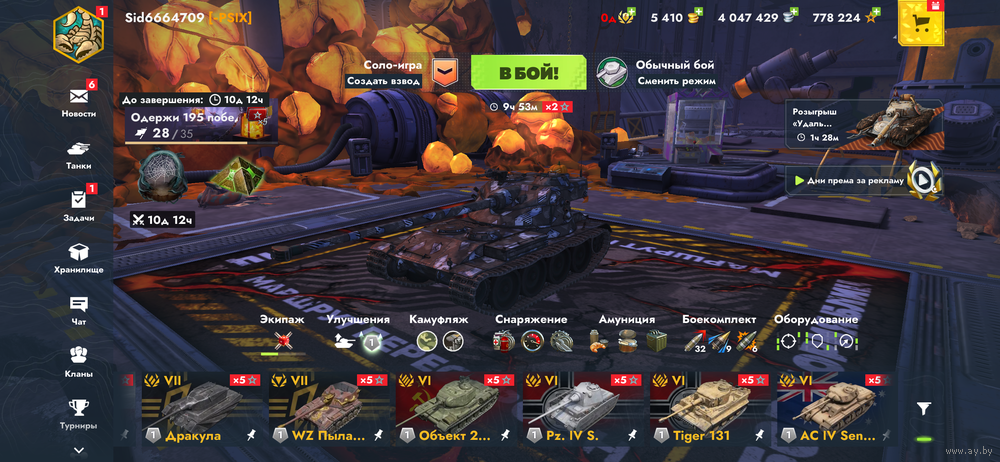1000x462 pixels.
Task: Open the Новости news section
Action: [x=79, y=101]
